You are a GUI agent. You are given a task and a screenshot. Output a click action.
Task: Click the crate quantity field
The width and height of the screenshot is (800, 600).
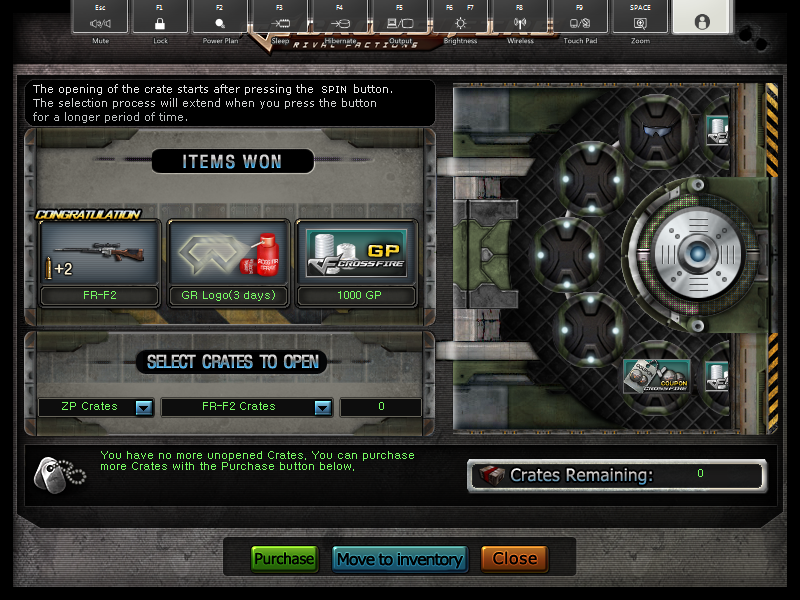[381, 407]
